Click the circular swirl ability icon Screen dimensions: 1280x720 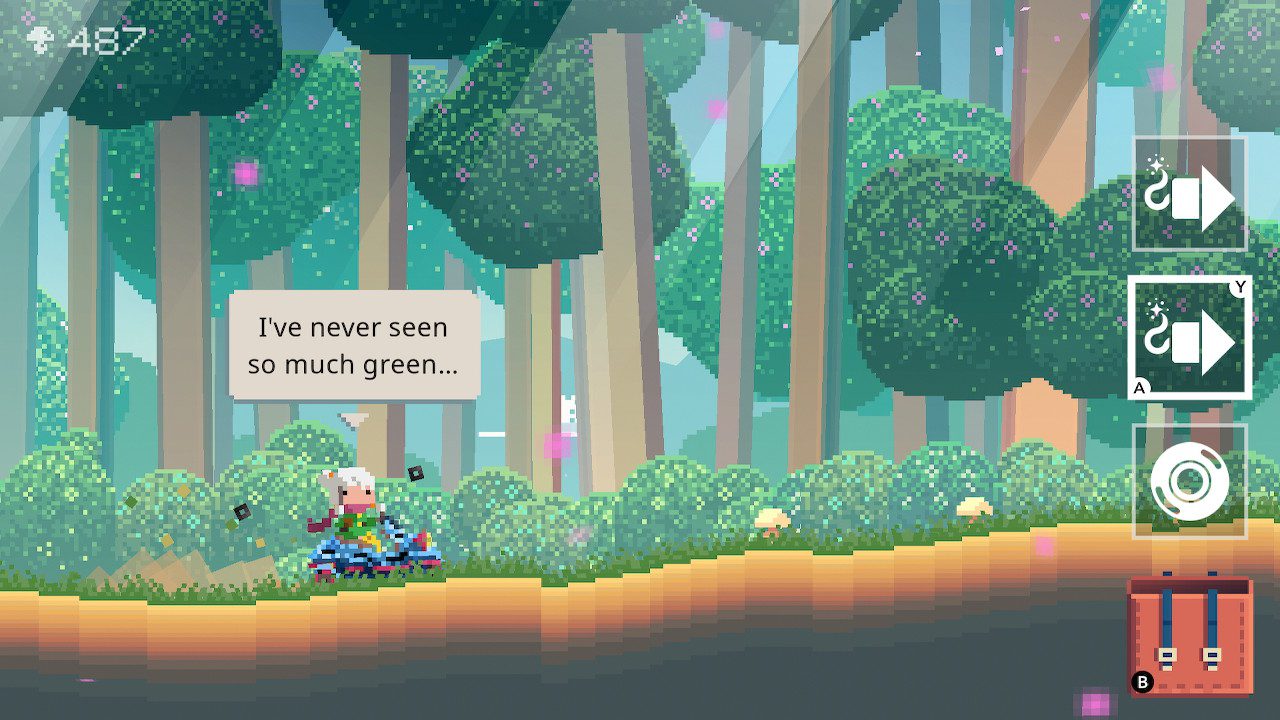(x=1192, y=478)
